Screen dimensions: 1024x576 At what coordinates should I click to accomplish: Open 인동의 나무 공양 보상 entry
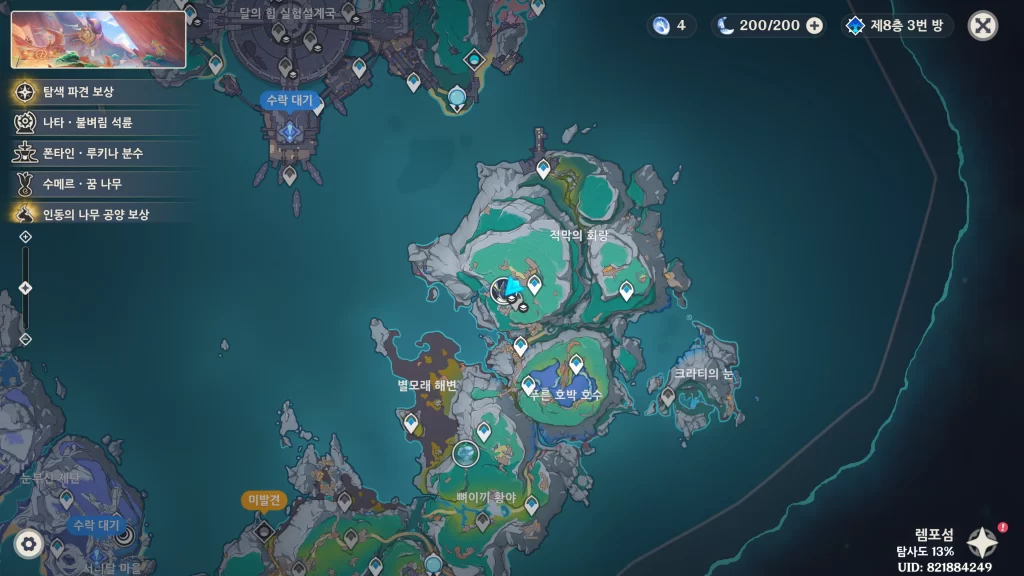coord(90,214)
